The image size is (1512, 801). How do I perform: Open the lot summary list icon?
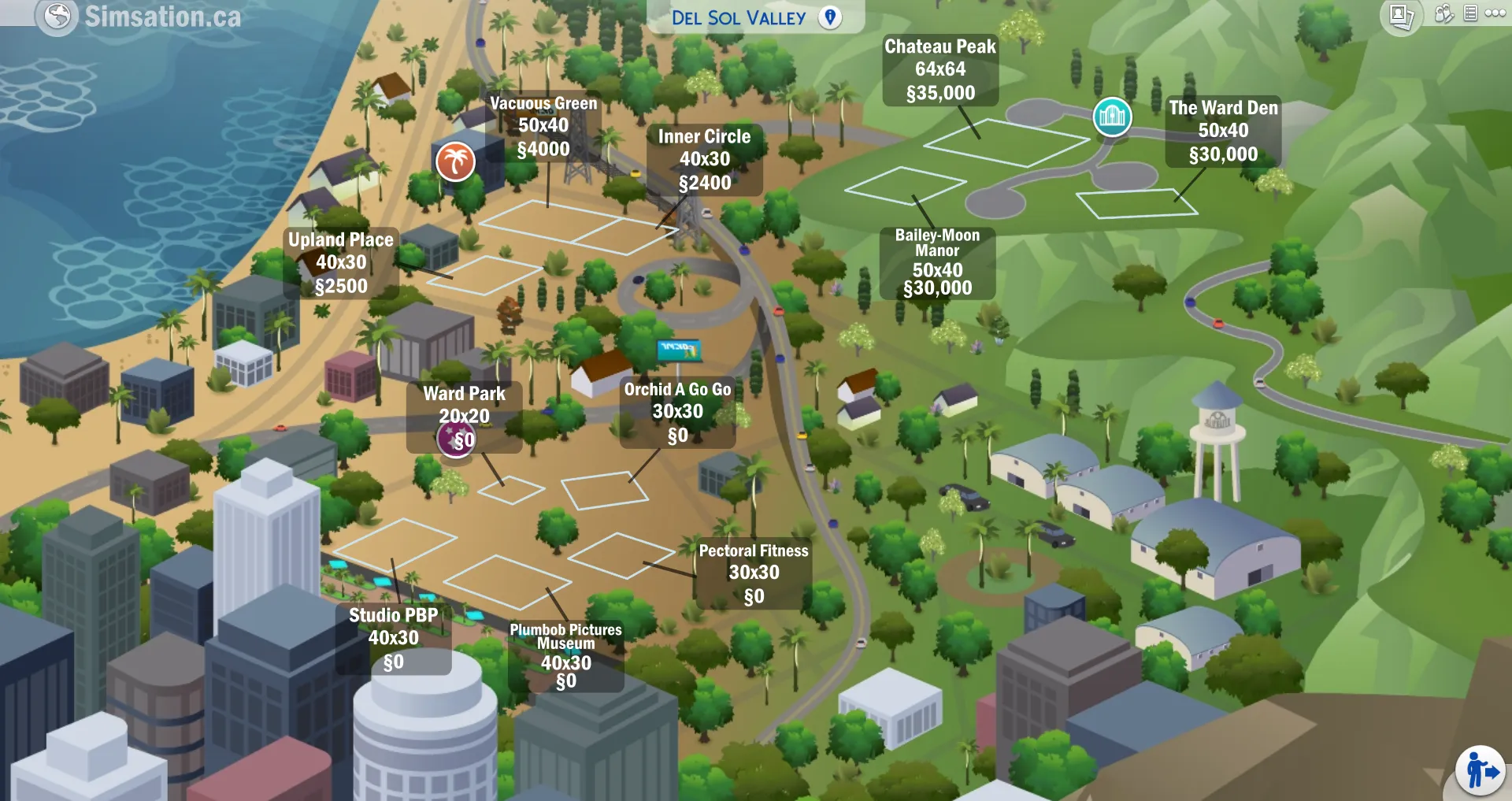coord(1469,13)
